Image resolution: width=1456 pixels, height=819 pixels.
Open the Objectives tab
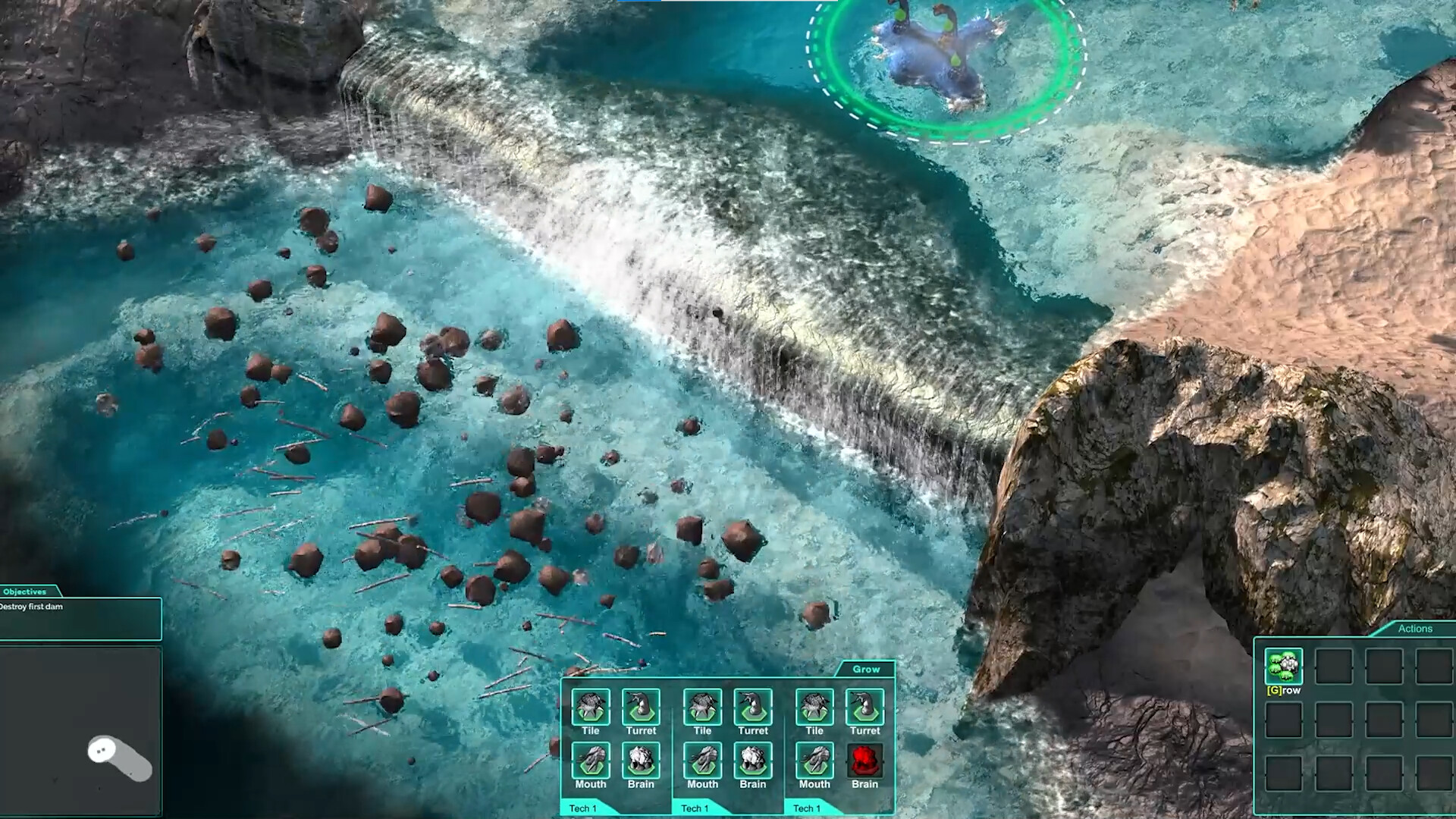(x=25, y=591)
